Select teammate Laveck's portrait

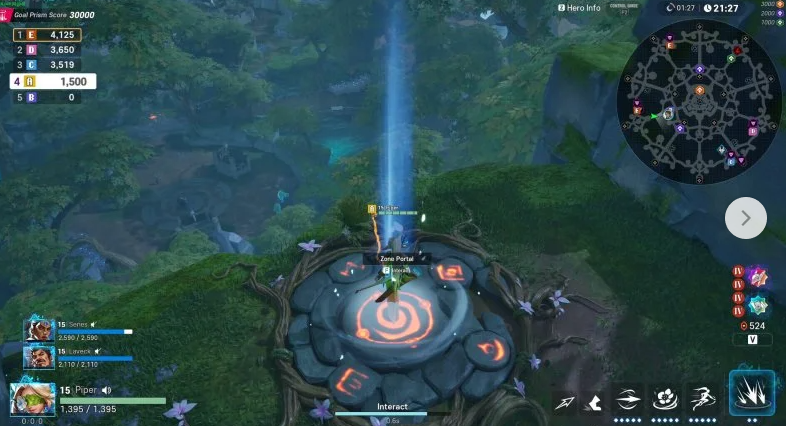tap(39, 357)
